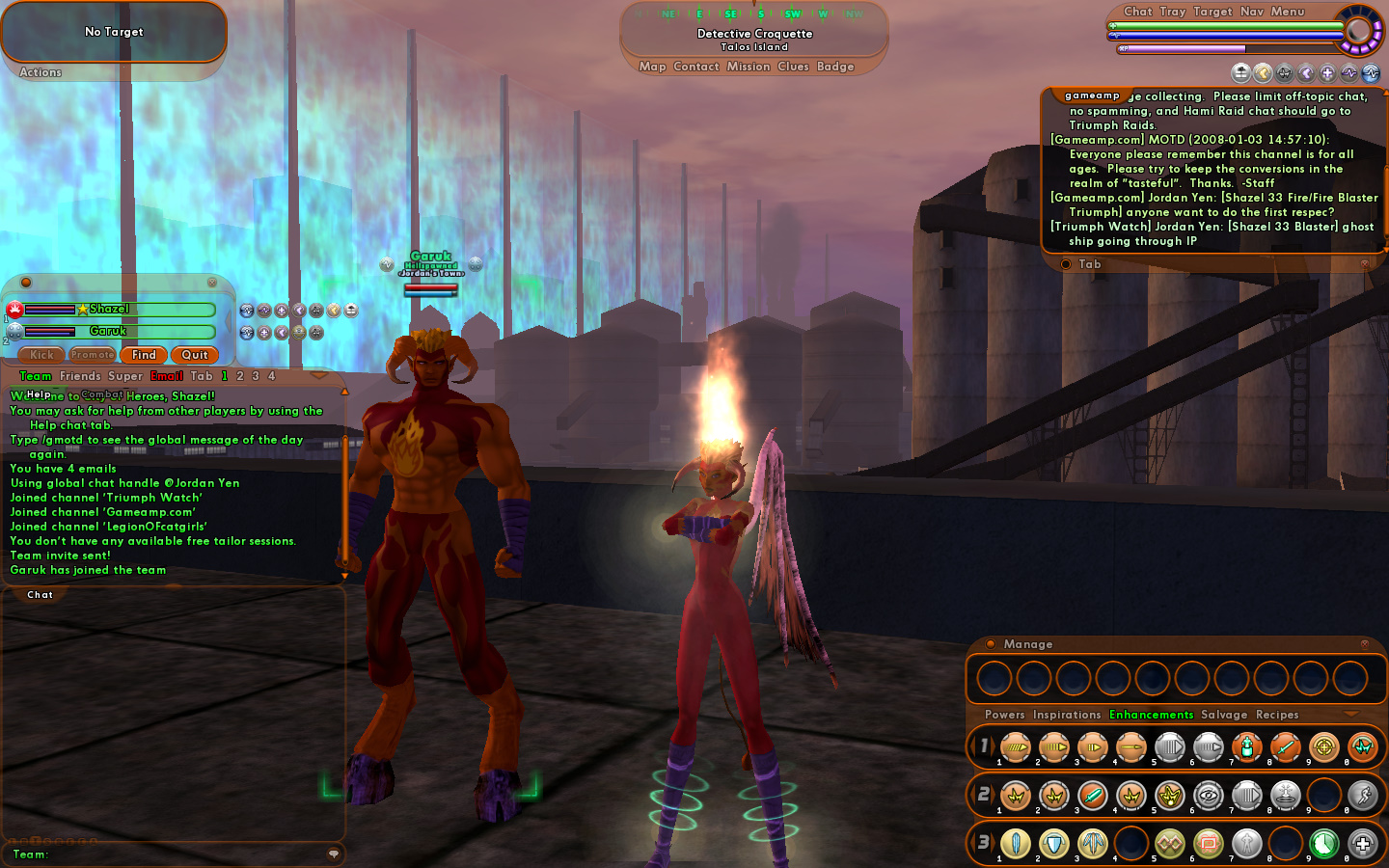Open the Map from the nav bar

(x=652, y=67)
